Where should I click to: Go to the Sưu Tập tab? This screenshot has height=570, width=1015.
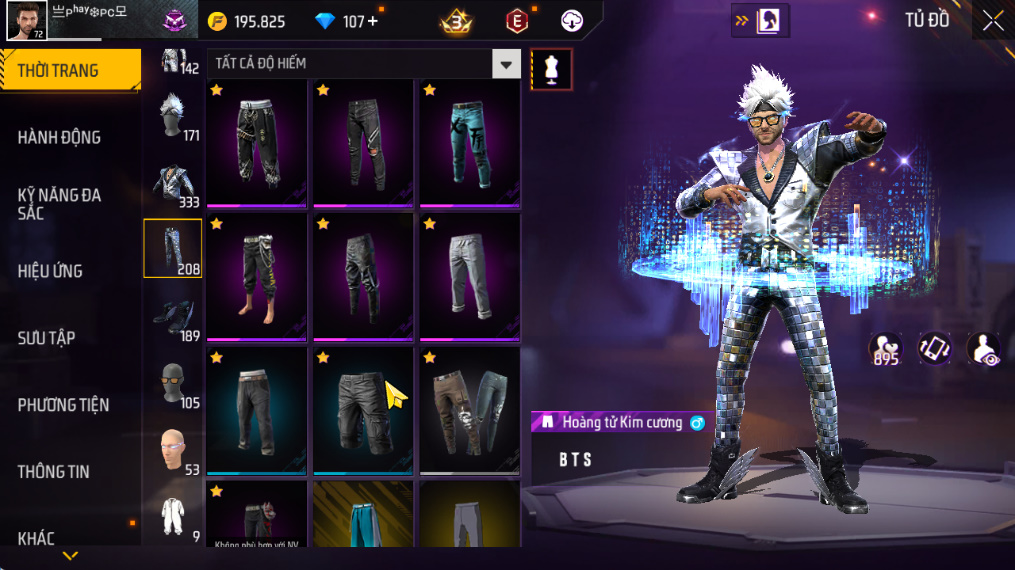tap(46, 338)
